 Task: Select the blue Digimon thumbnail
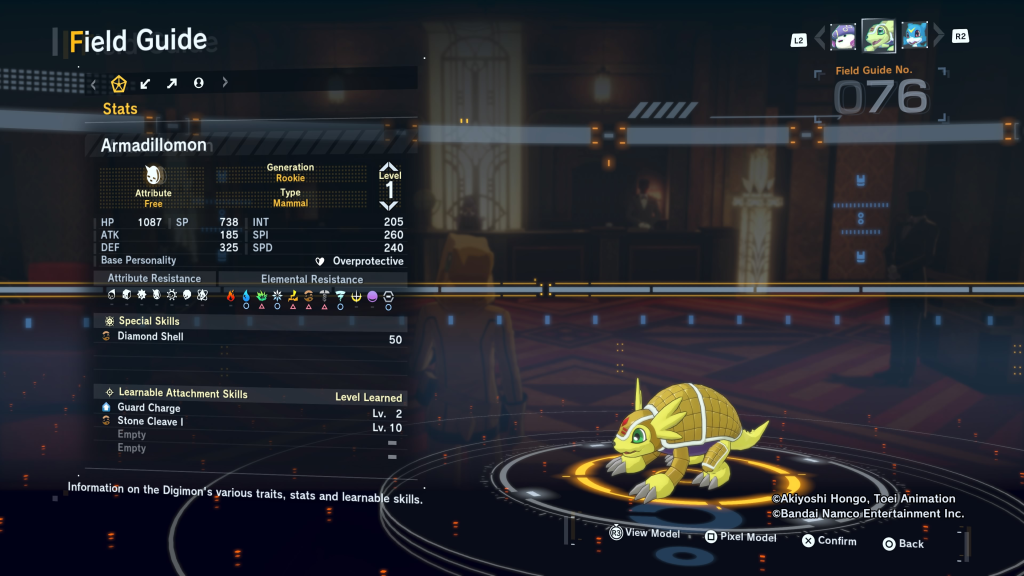[x=914, y=37]
